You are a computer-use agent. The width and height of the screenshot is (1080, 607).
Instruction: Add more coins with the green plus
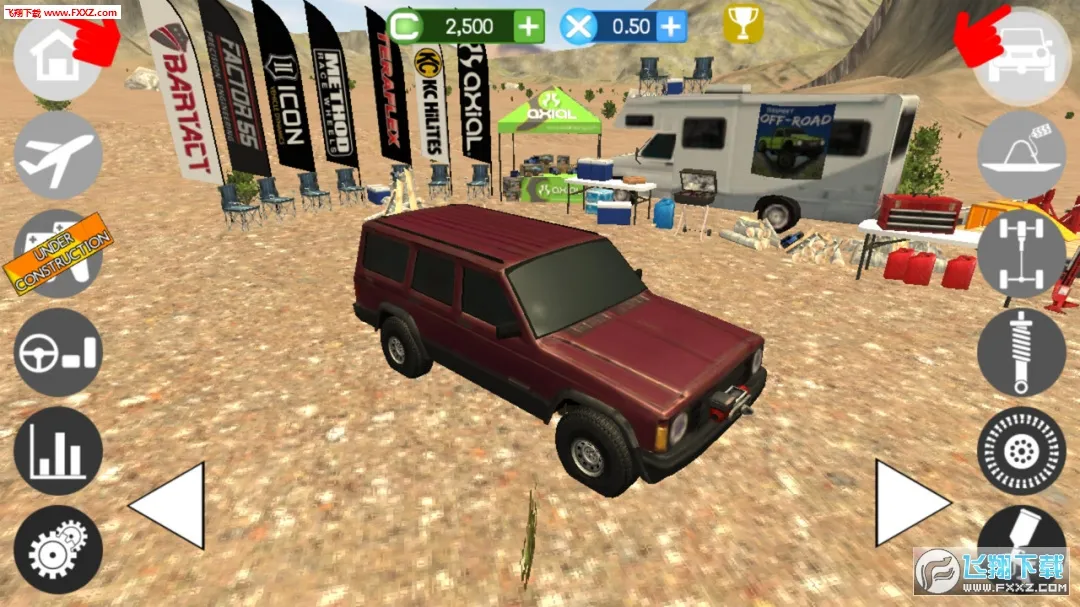(529, 26)
